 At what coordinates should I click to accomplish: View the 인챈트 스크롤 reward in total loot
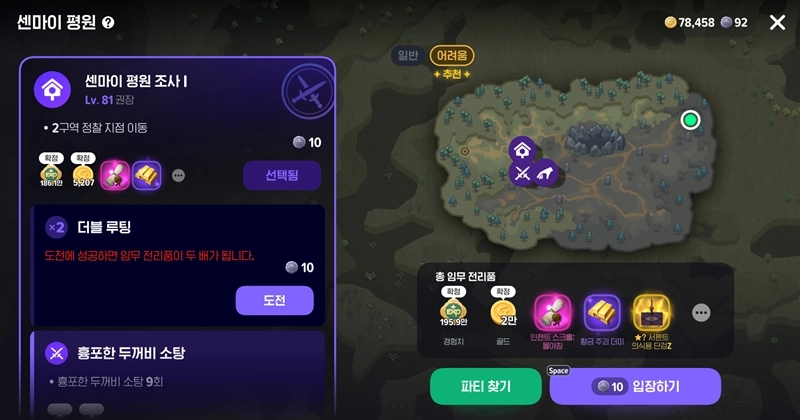pyautogui.click(x=552, y=312)
